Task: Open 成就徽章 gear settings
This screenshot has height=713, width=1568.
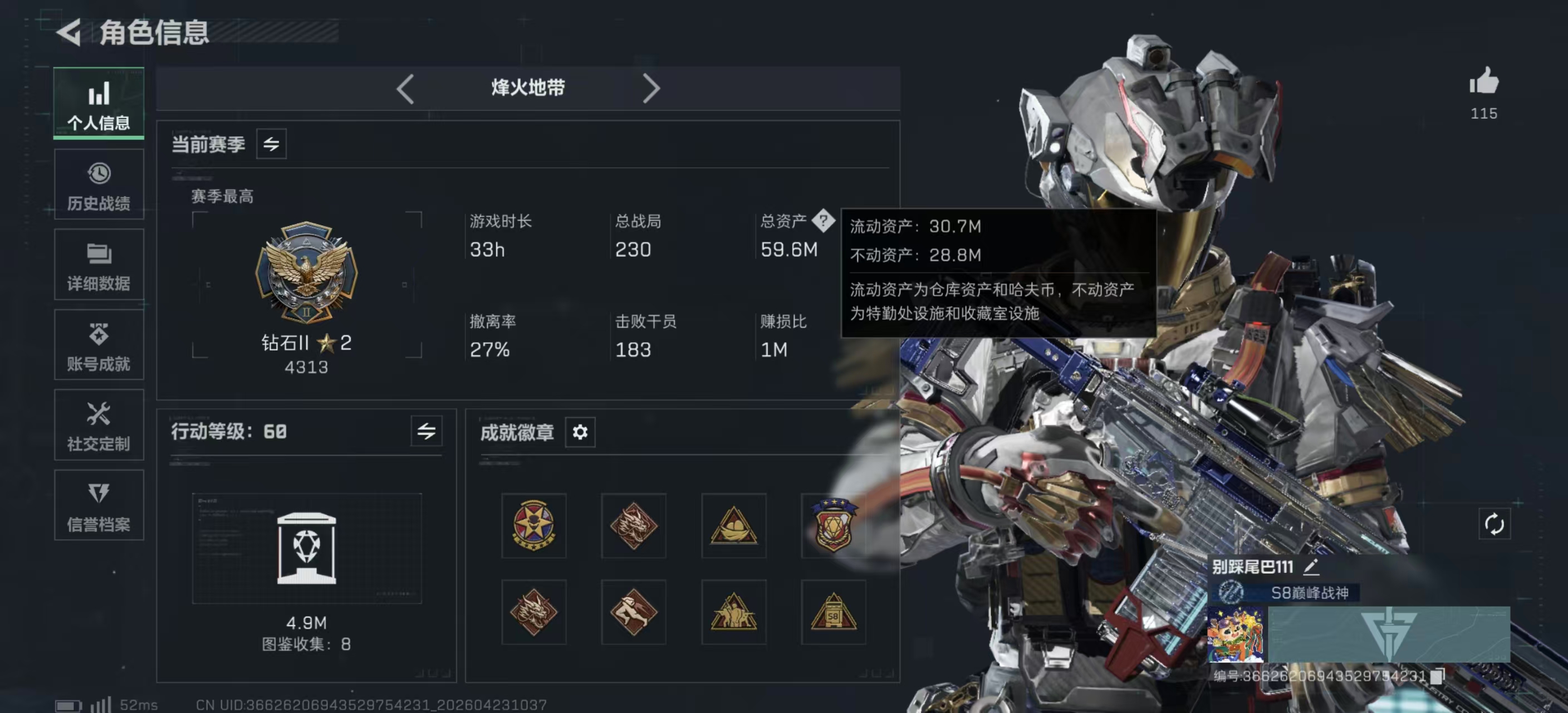Action: point(580,432)
